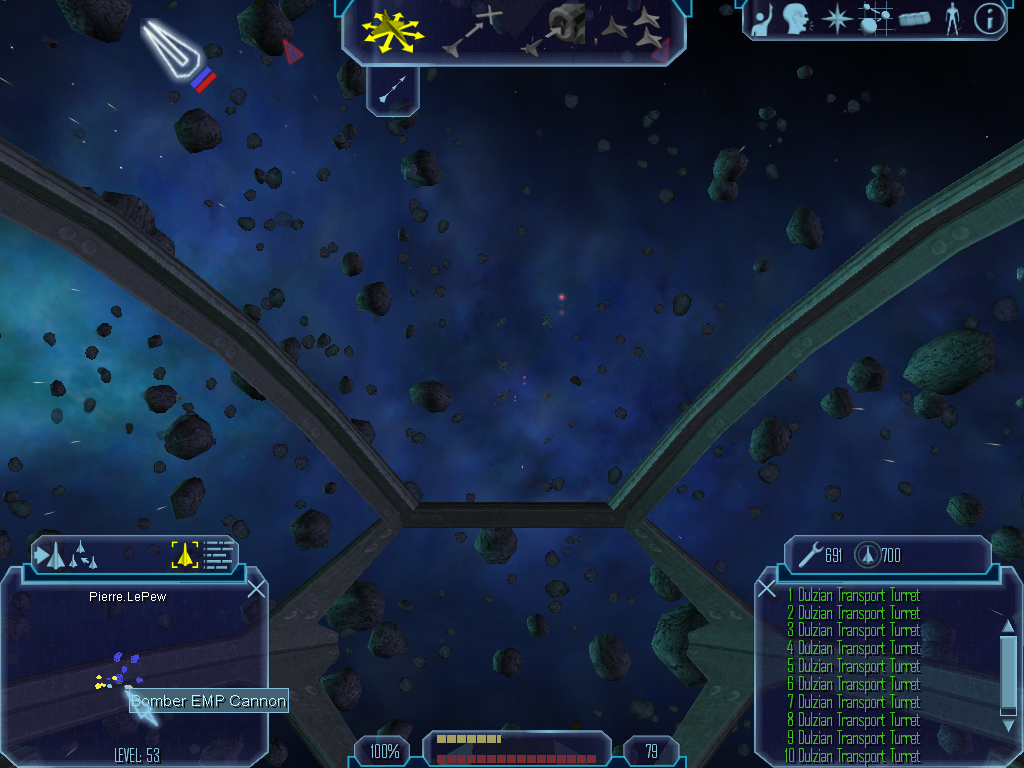Click the eight-pointed star icon
Viewport: 1024px width, 768px height.
[836, 19]
